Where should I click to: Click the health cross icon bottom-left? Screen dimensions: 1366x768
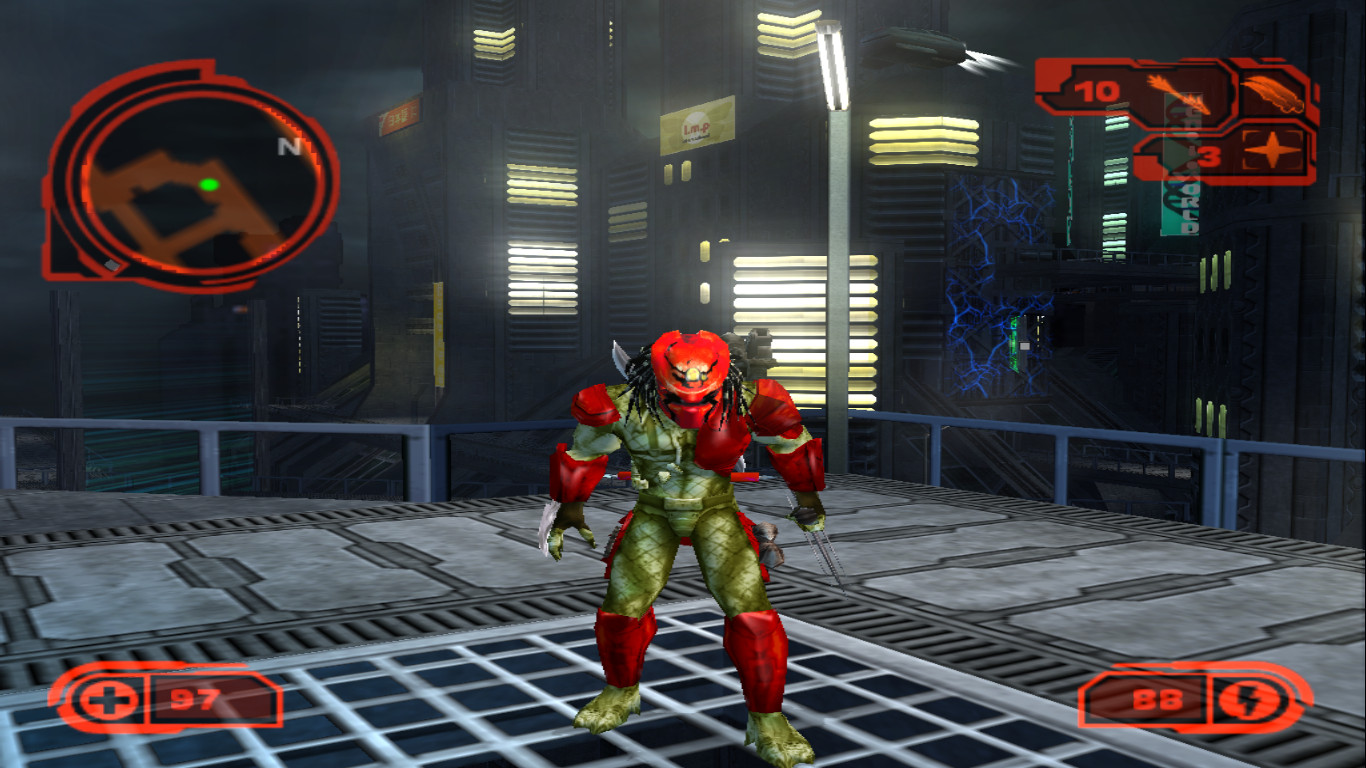(x=109, y=701)
